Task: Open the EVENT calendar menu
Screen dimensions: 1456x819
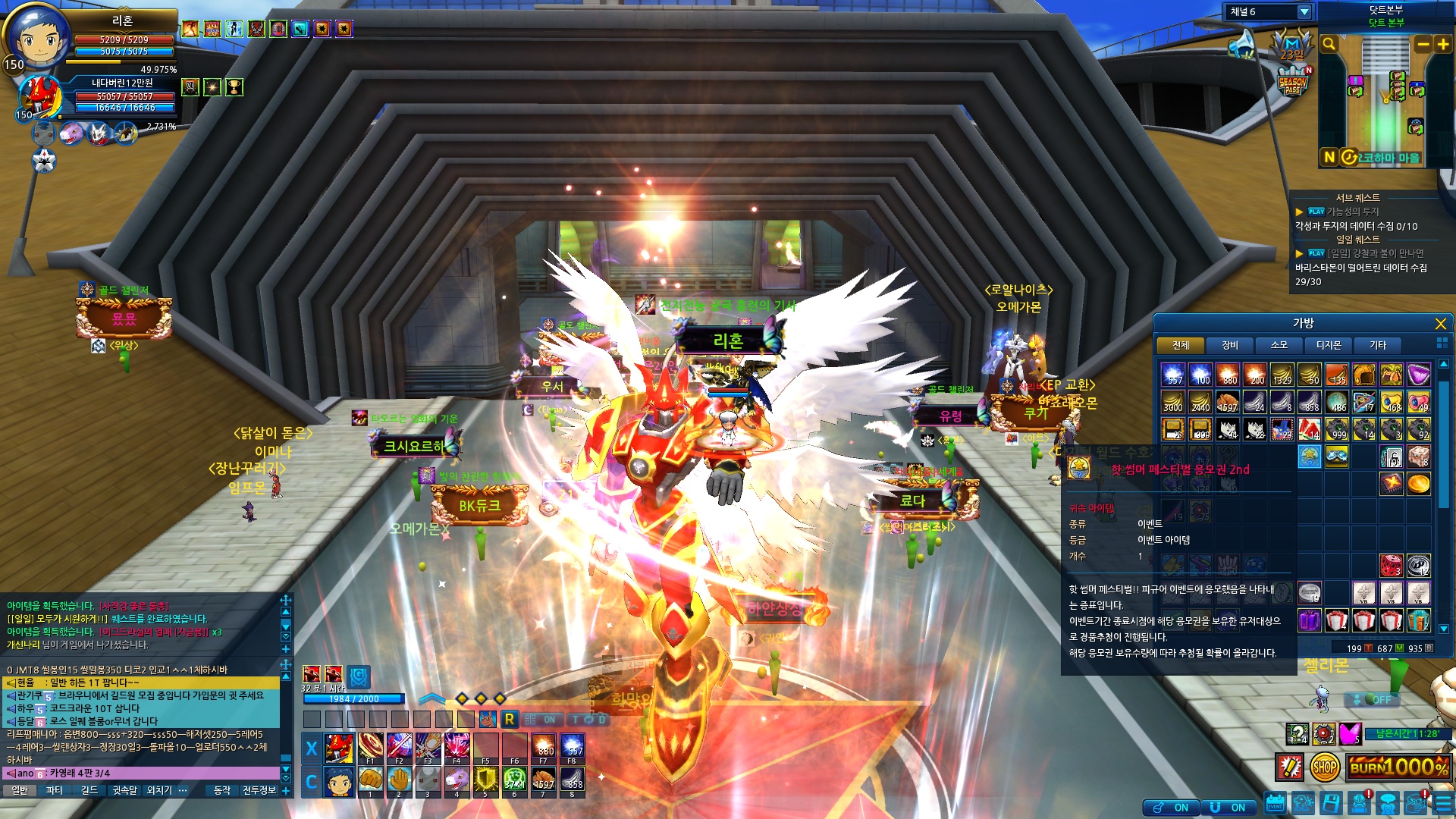Action: tap(1275, 804)
